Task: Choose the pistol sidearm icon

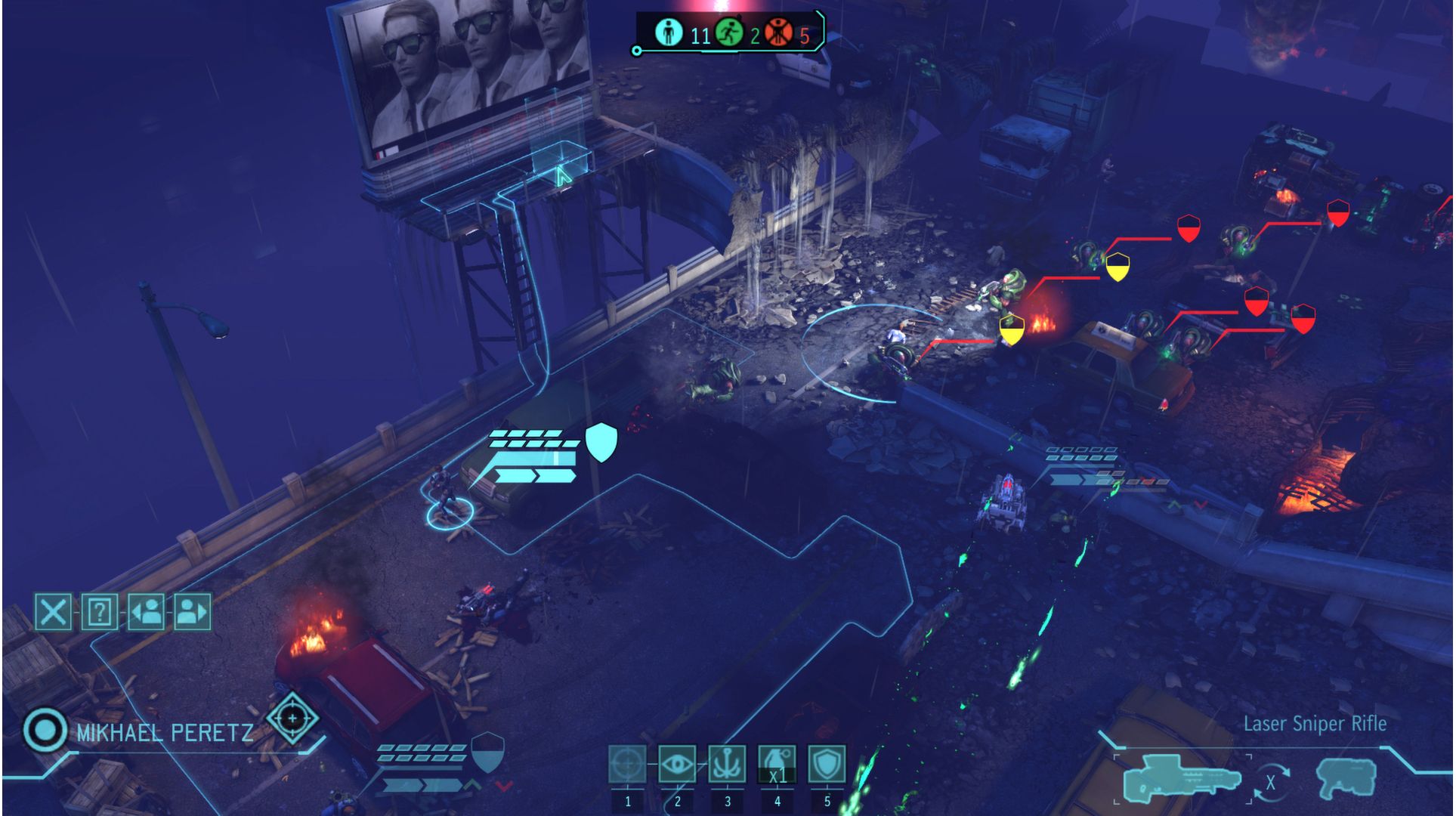Action: (1346, 780)
